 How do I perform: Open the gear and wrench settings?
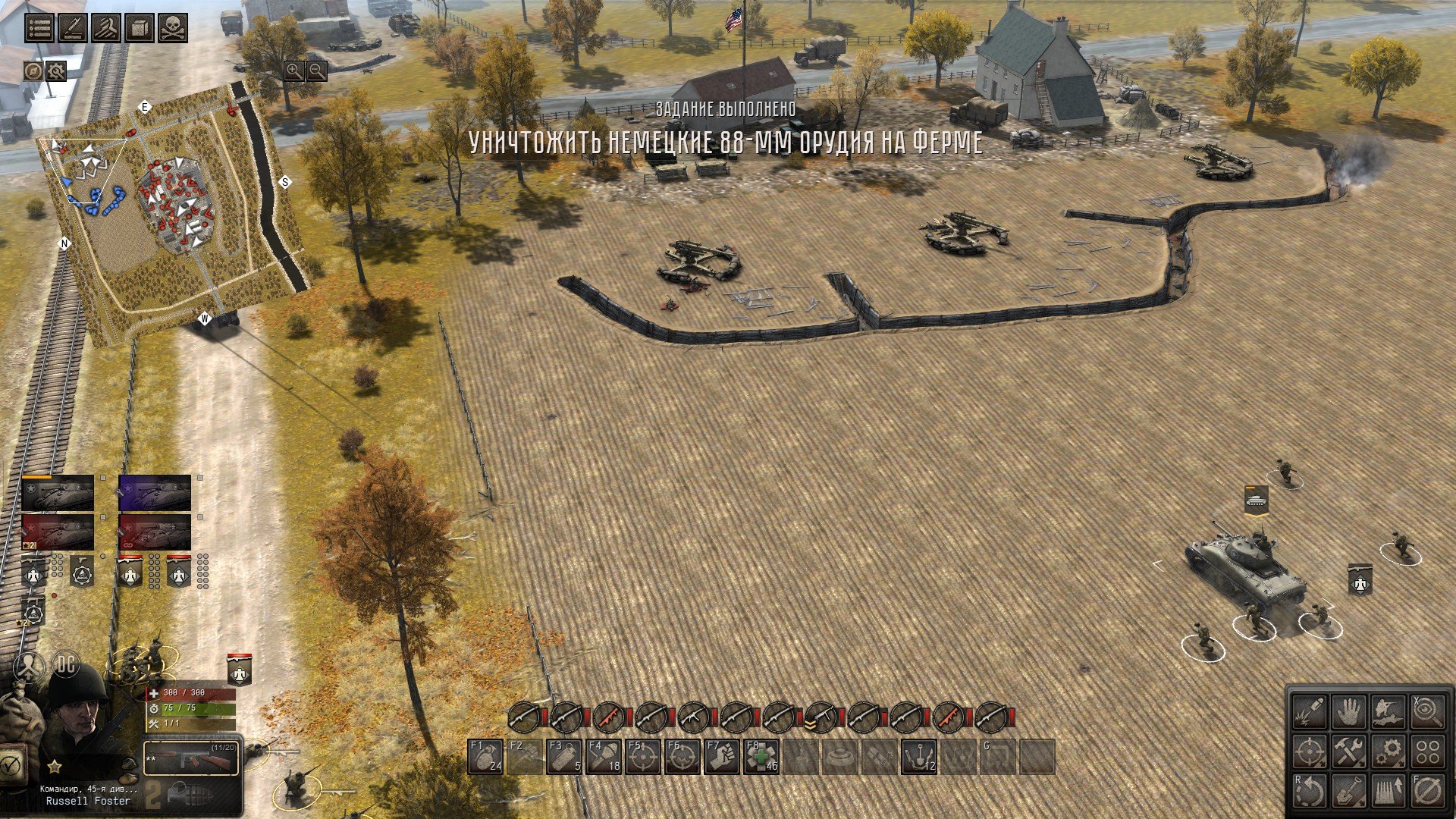(x=56, y=71)
